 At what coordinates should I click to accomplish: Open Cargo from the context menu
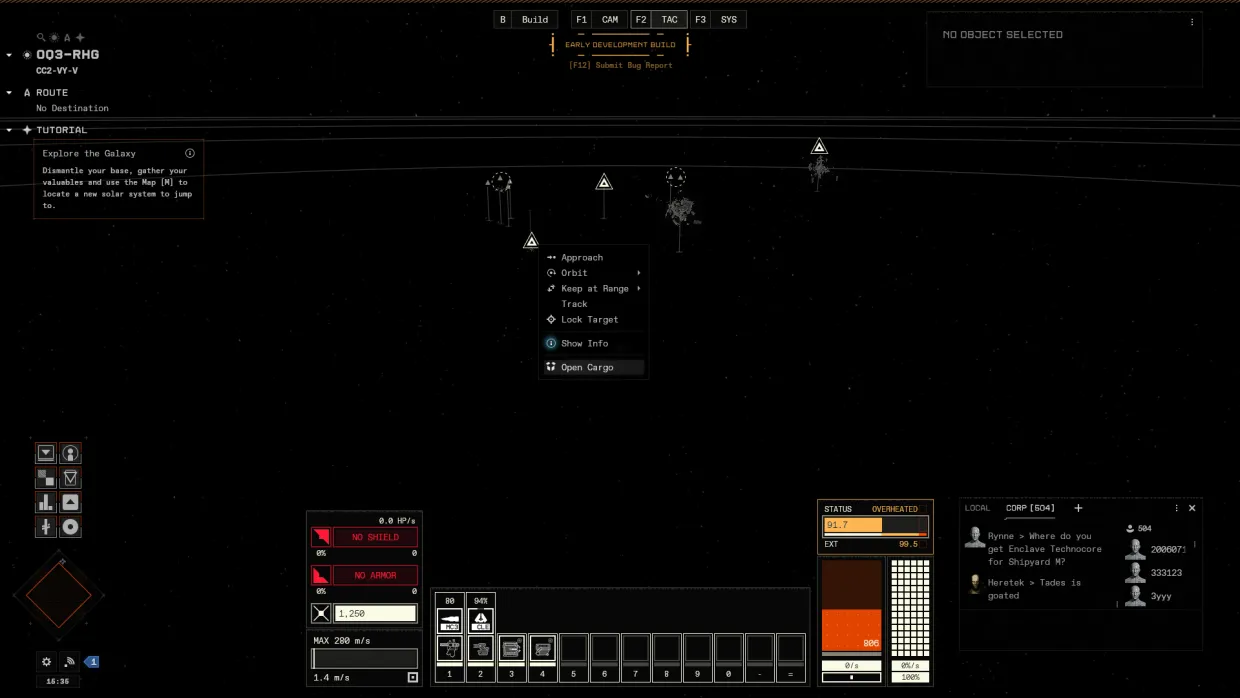(x=587, y=368)
